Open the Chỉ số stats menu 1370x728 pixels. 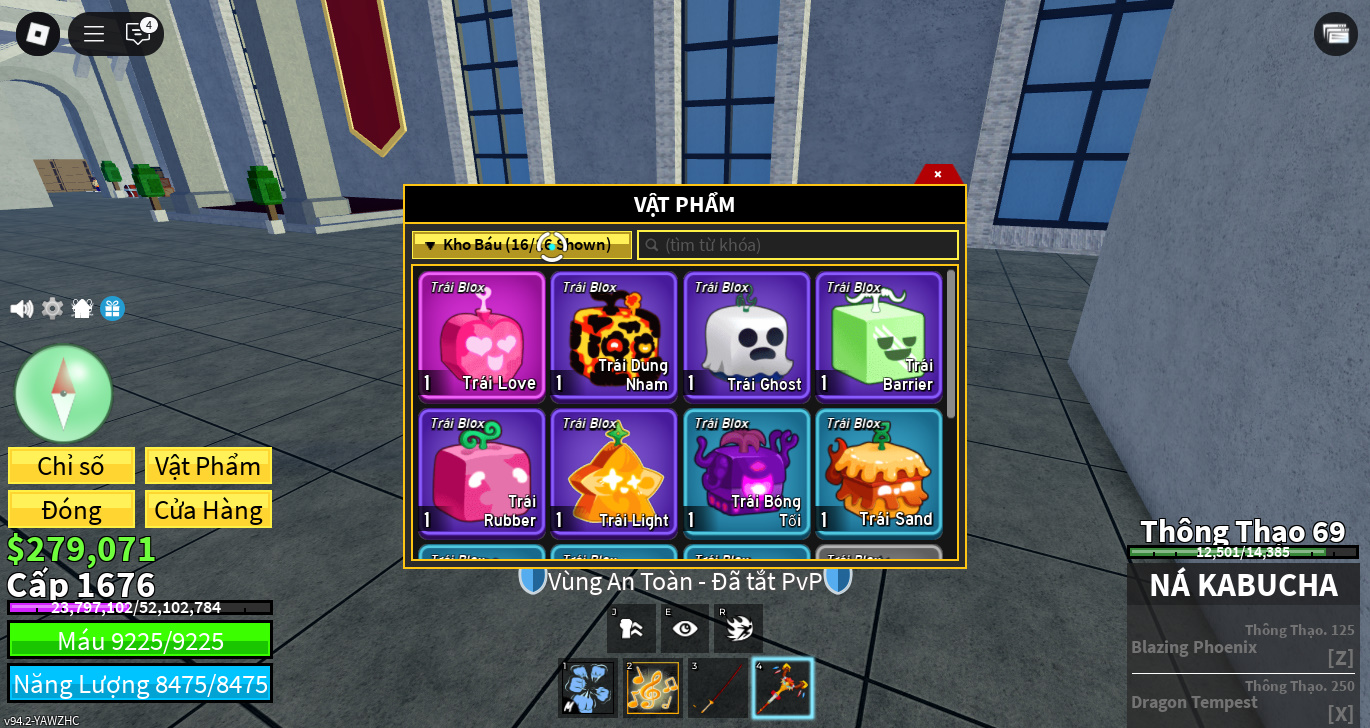pyautogui.click(x=71, y=466)
